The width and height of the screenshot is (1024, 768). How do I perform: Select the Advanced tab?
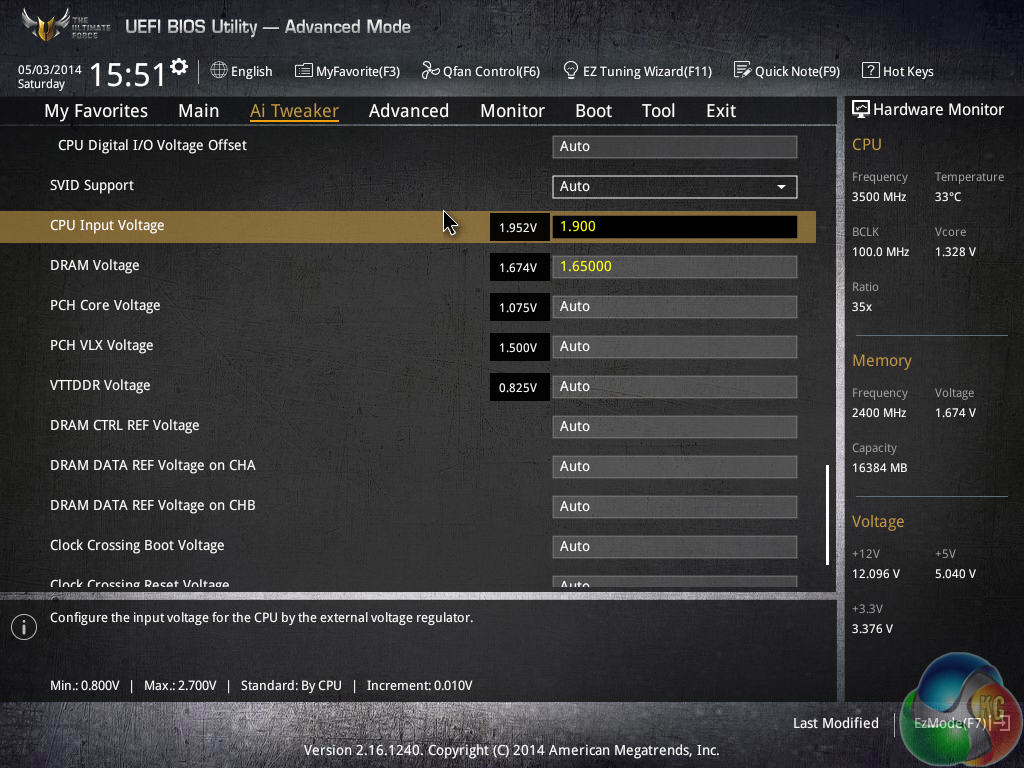(x=408, y=111)
